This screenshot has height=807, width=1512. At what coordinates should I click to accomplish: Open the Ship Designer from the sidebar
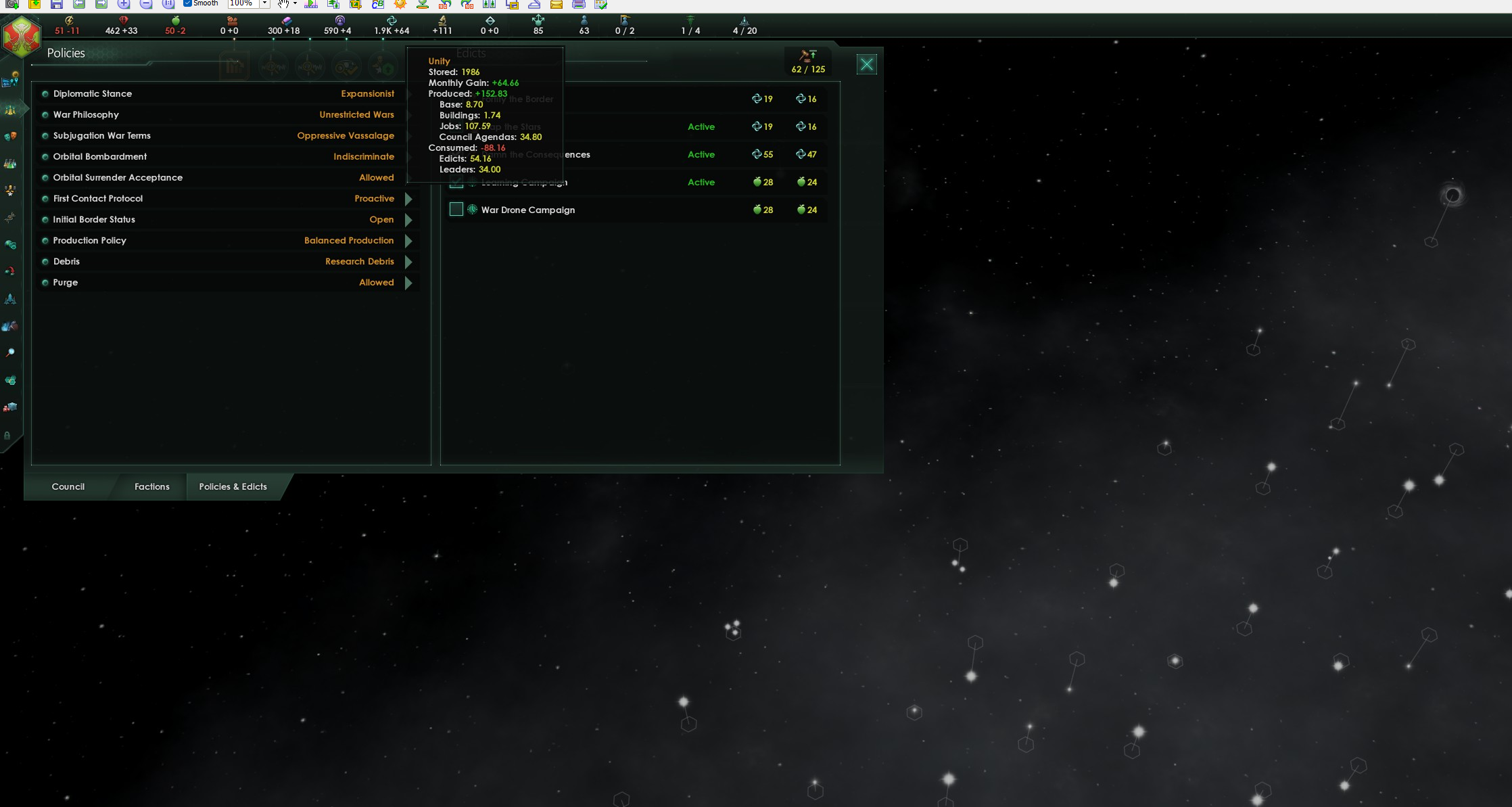10,298
